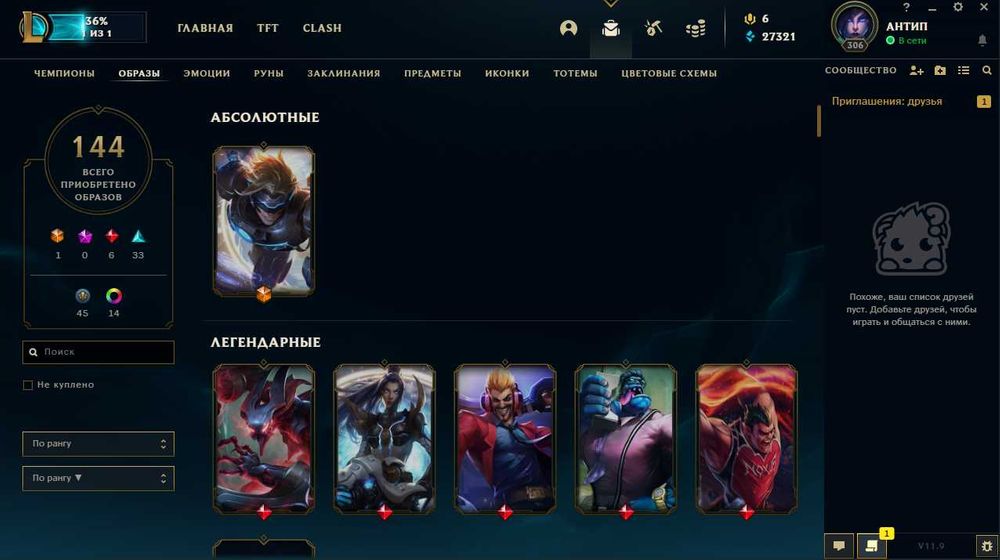Switch to the ЭМОЦИИ tab
The height and width of the screenshot is (560, 1000).
(x=207, y=73)
